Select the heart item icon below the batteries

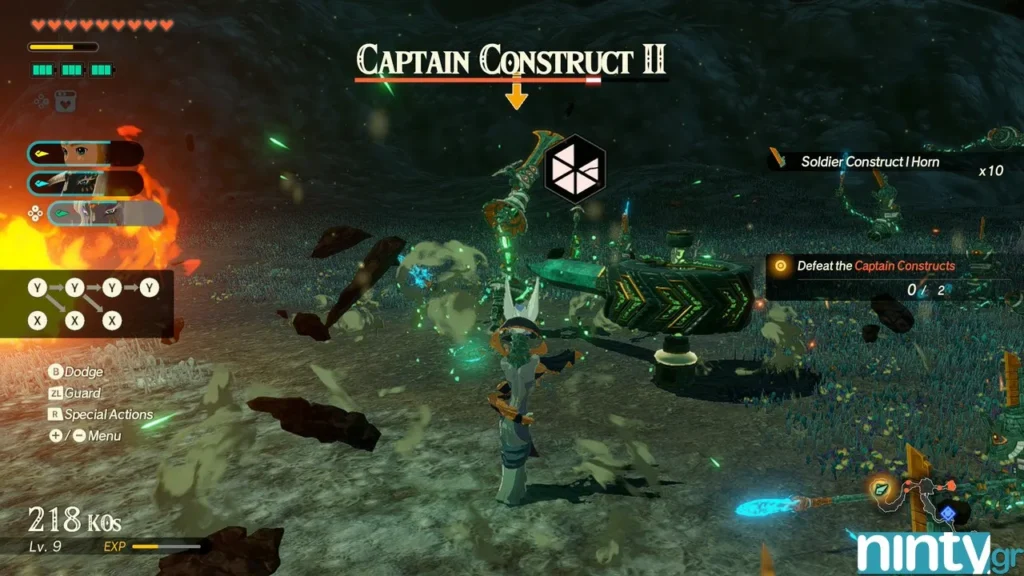[x=67, y=101]
